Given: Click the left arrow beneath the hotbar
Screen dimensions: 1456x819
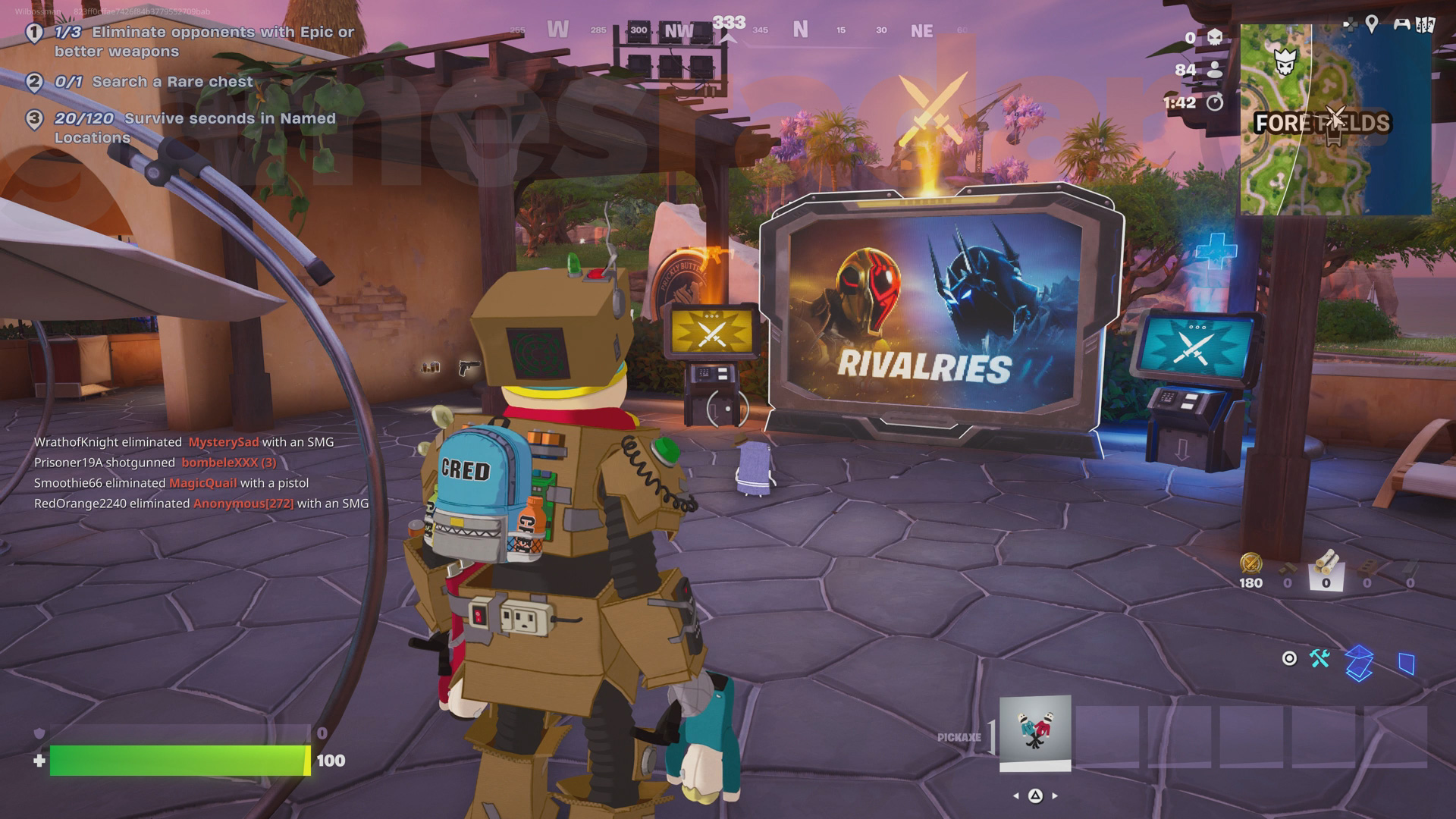Looking at the screenshot, I should coord(1015,797).
